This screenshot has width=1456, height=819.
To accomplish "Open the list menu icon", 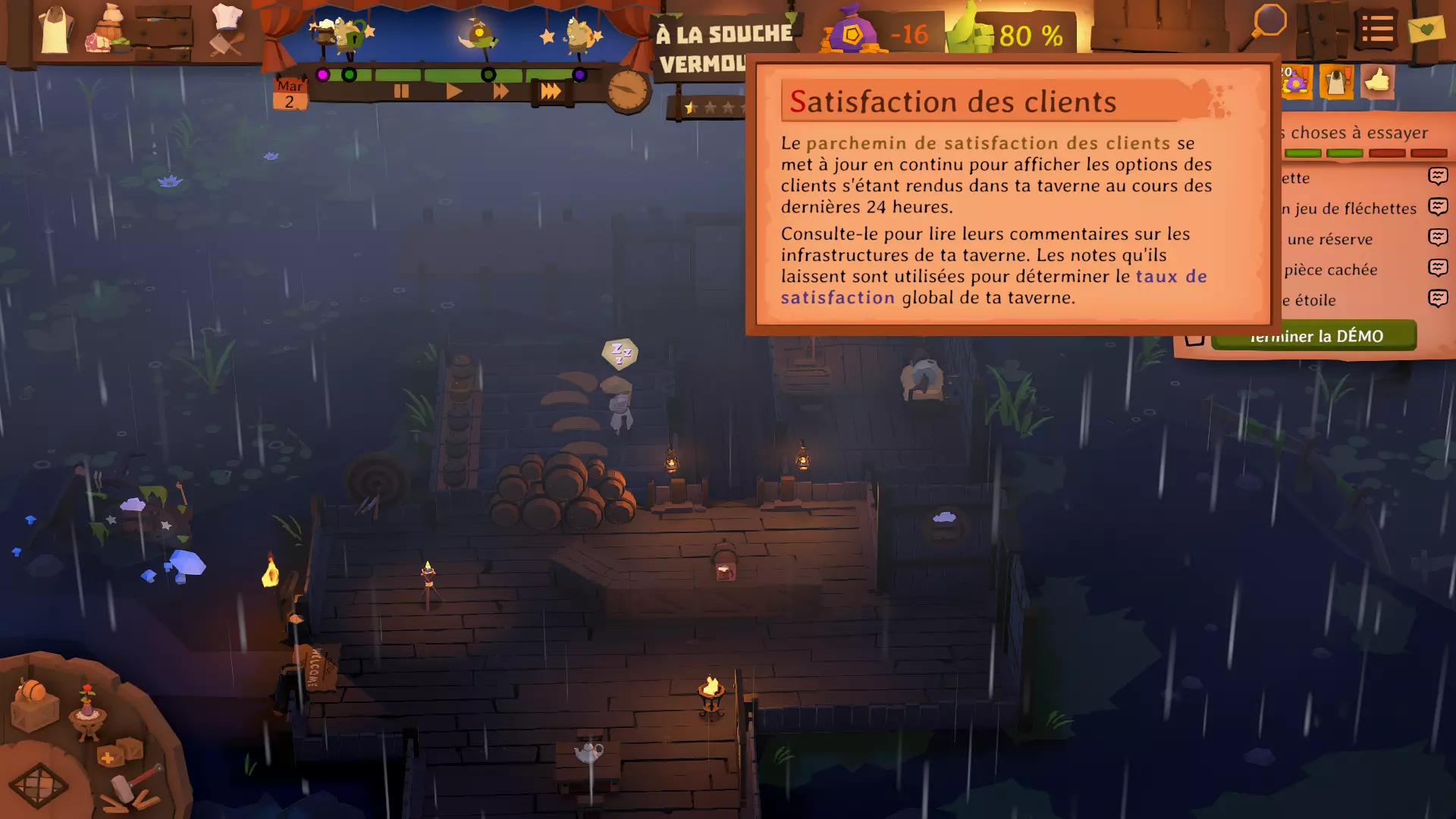I will pos(1376,30).
